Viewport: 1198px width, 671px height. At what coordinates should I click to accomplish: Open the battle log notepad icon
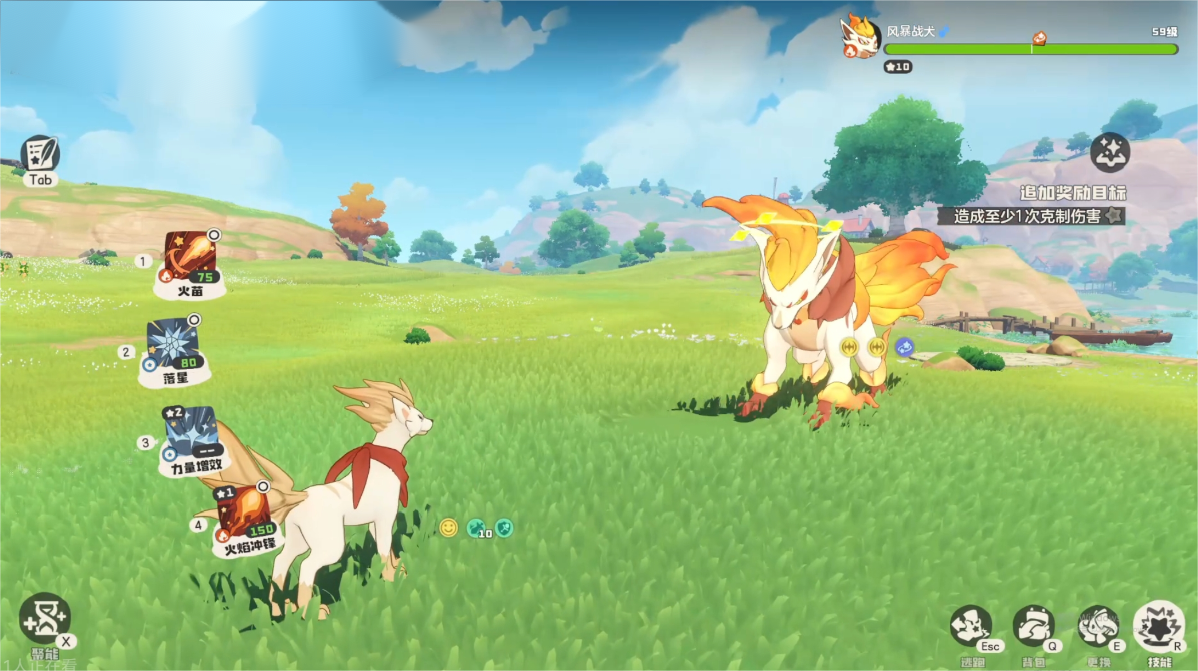click(40, 154)
